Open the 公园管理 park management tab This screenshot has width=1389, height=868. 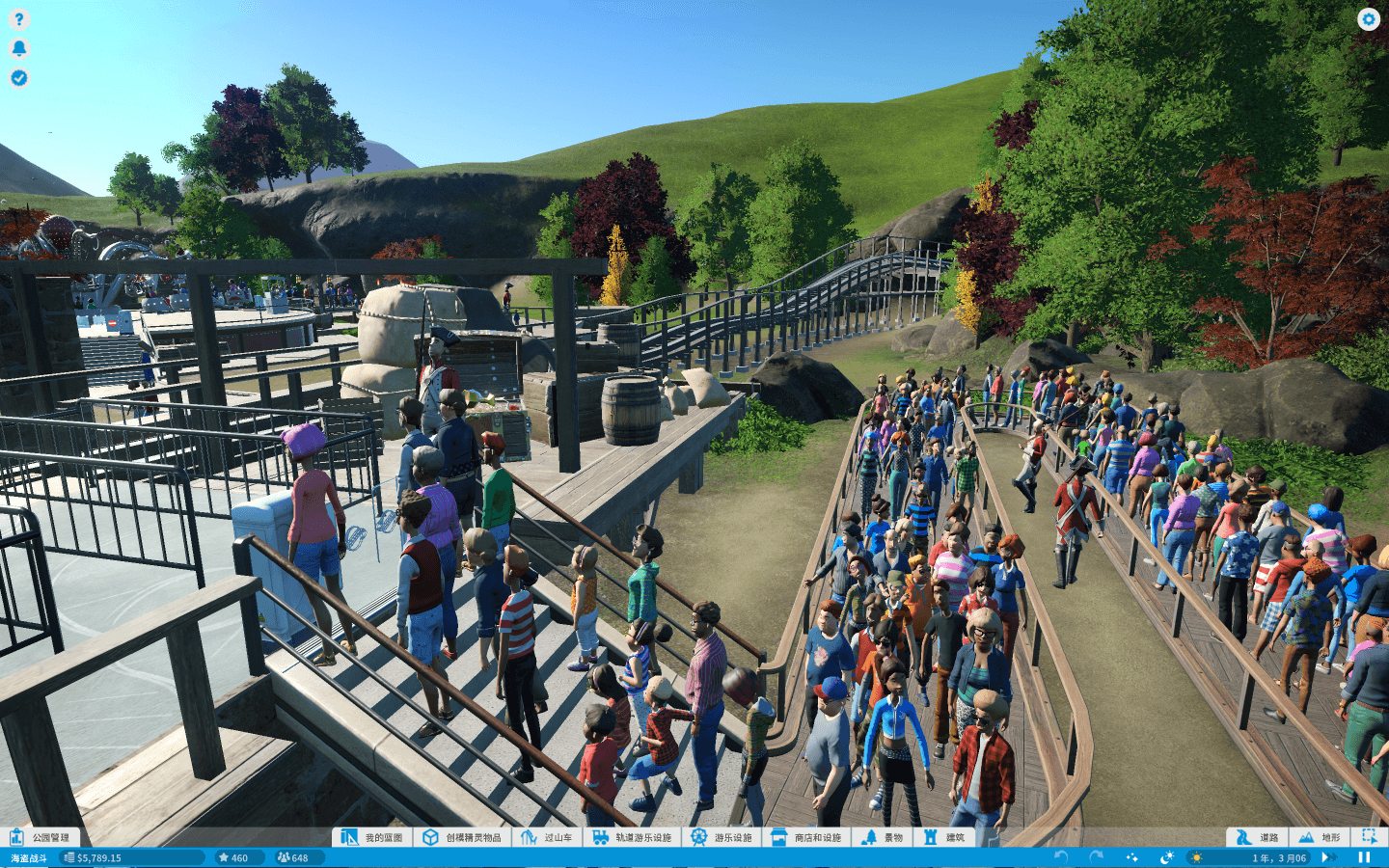(x=41, y=837)
